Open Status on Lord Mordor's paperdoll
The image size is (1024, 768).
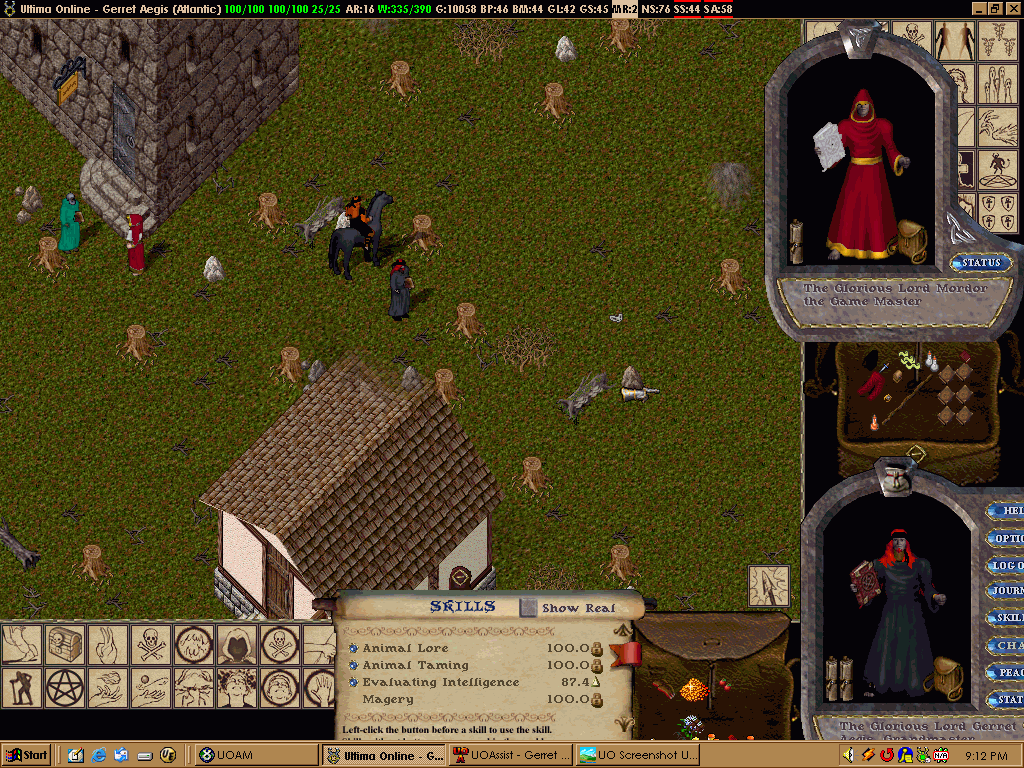[x=980, y=263]
